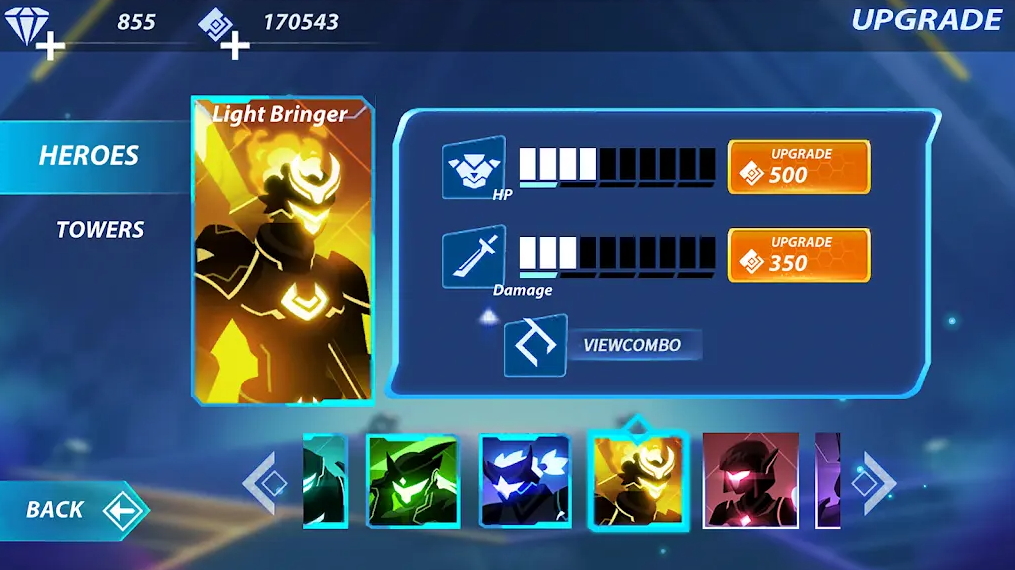Screen dimensions: 1015x570
Task: Pick the dark red hero thumbnail
Action: pos(750,481)
